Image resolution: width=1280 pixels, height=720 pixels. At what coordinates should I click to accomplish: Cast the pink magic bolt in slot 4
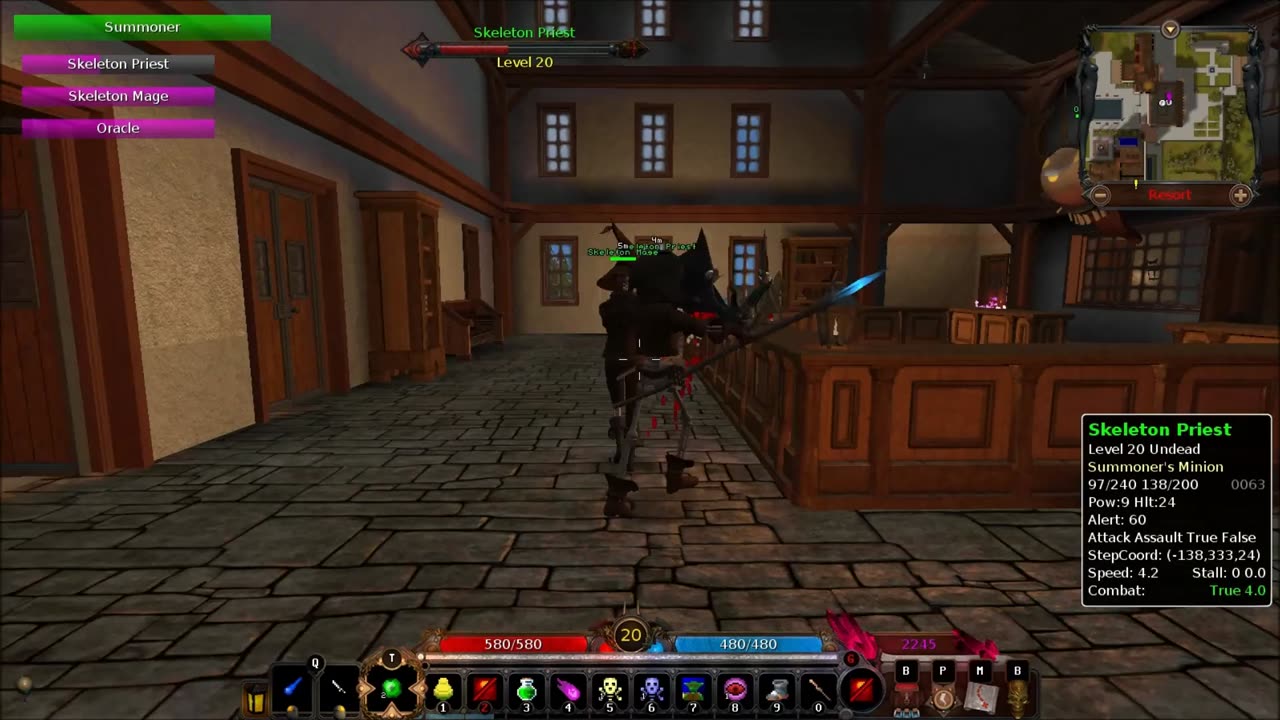pos(568,689)
